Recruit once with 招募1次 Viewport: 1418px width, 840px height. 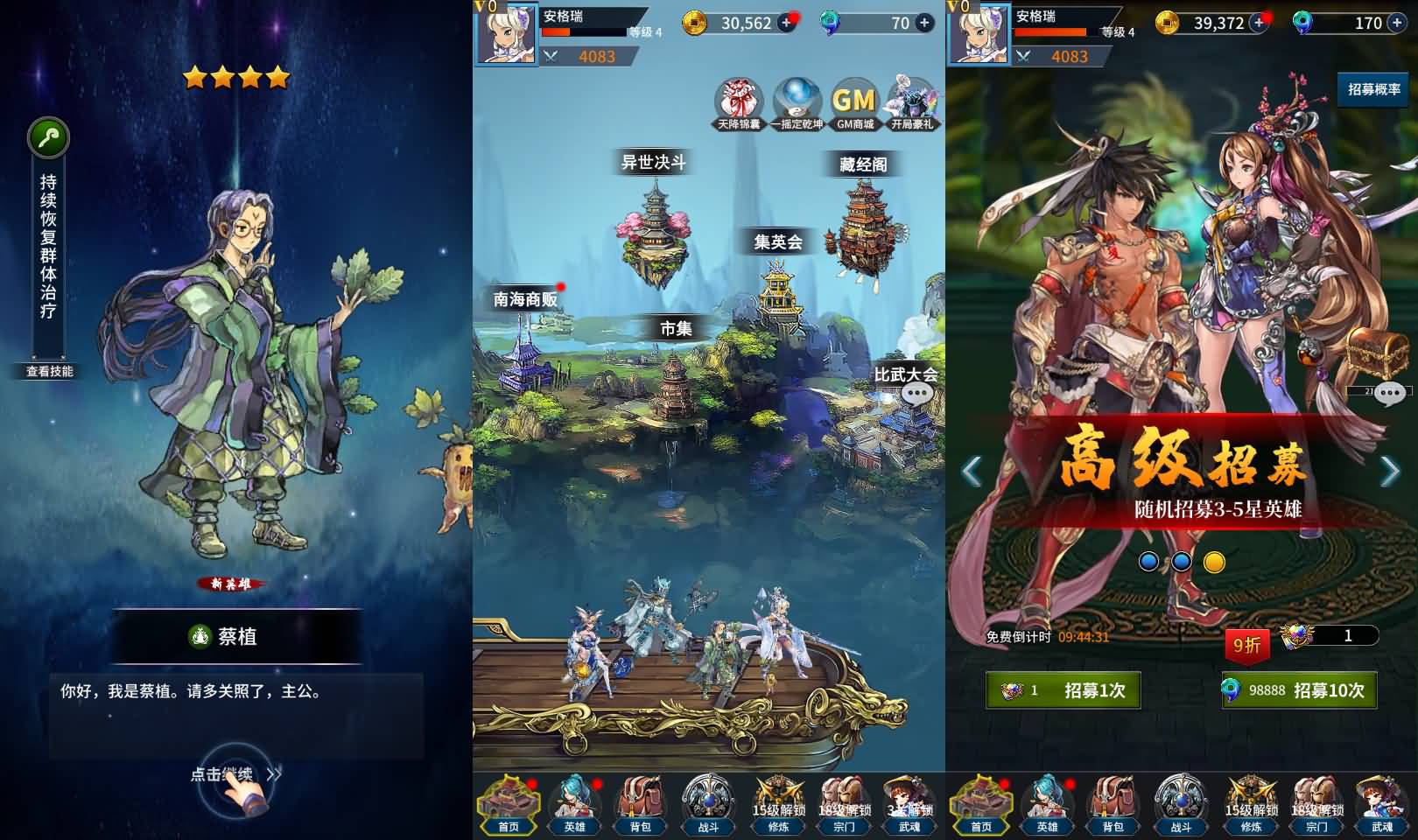pos(1063,690)
